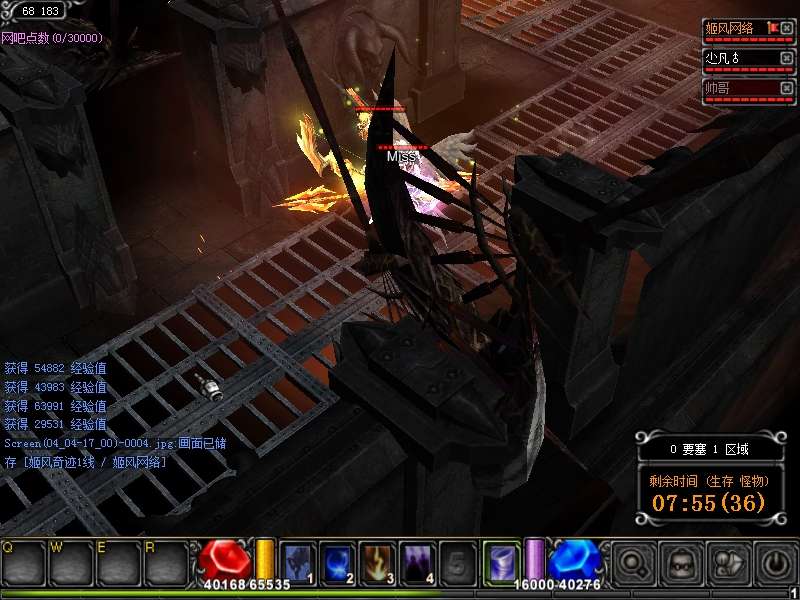800x600 pixels.
Task: Kick 心凡 using the X button
Action: tap(787, 58)
